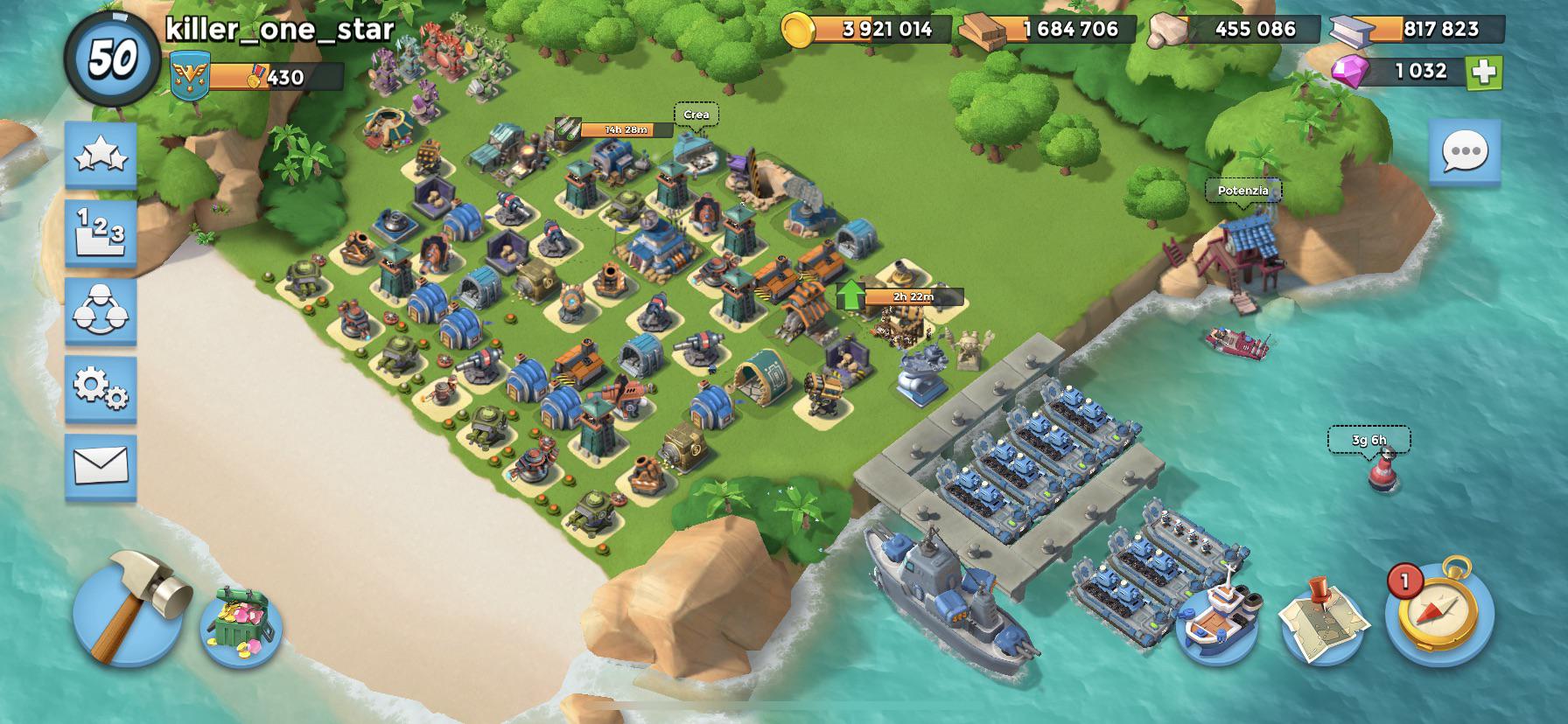Tap the Crea speech bubble above the building
Image resolution: width=1568 pixels, height=724 pixels.
click(696, 114)
